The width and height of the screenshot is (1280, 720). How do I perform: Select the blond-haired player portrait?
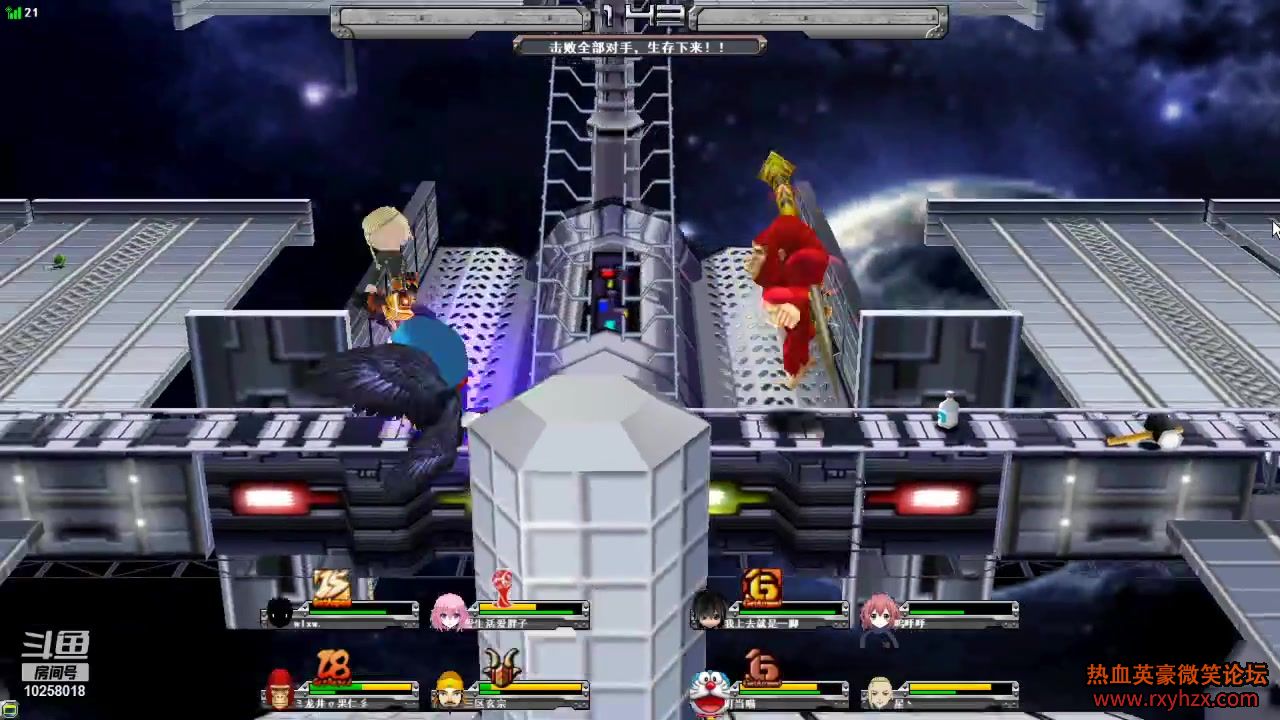pos(879,690)
